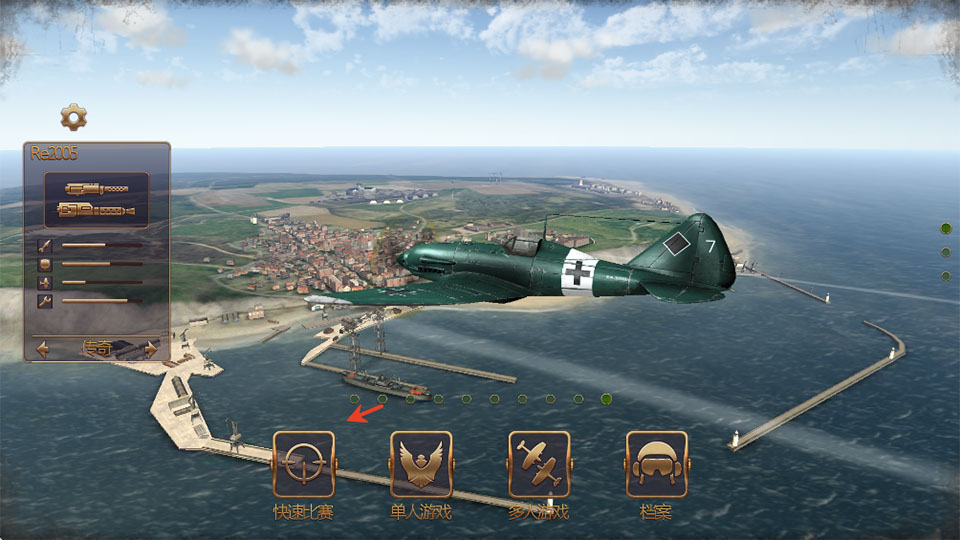The height and width of the screenshot is (540, 960).
Task: Click the missile icon in plane stats
Action: tap(45, 245)
